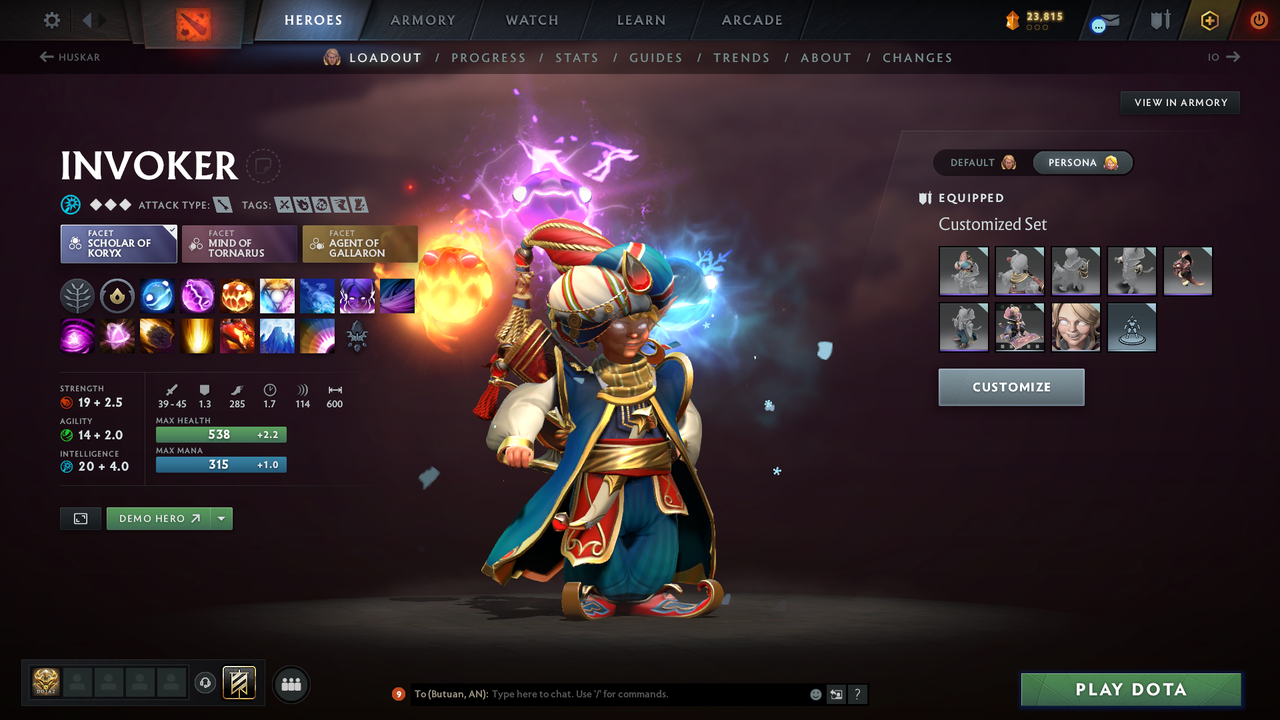Click the armory shield-and-sword icon
The height and width of the screenshot is (720, 1280).
(1158, 19)
